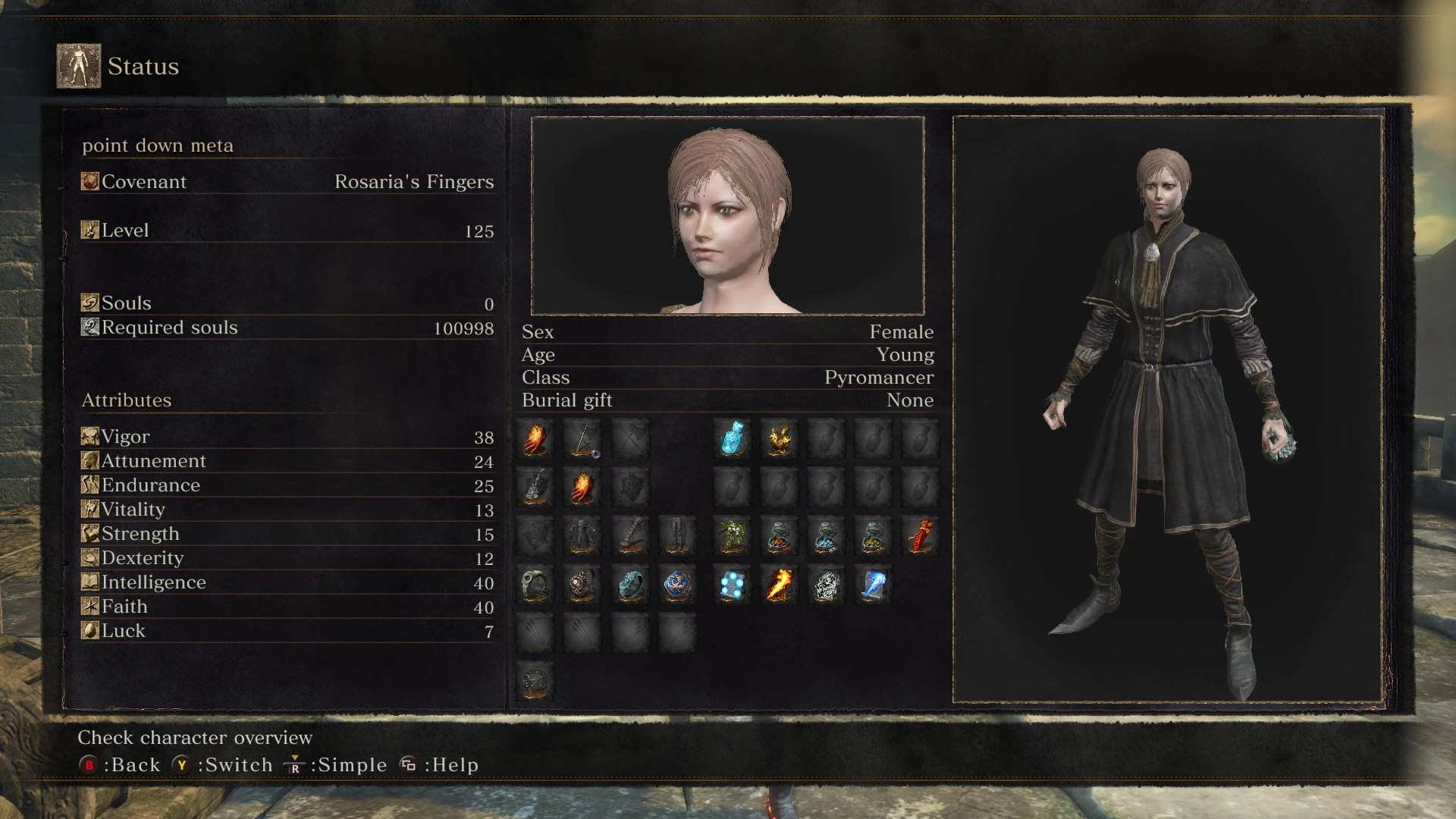Select the five blue orbs sorcery
The width and height of the screenshot is (1456, 819).
point(733,585)
